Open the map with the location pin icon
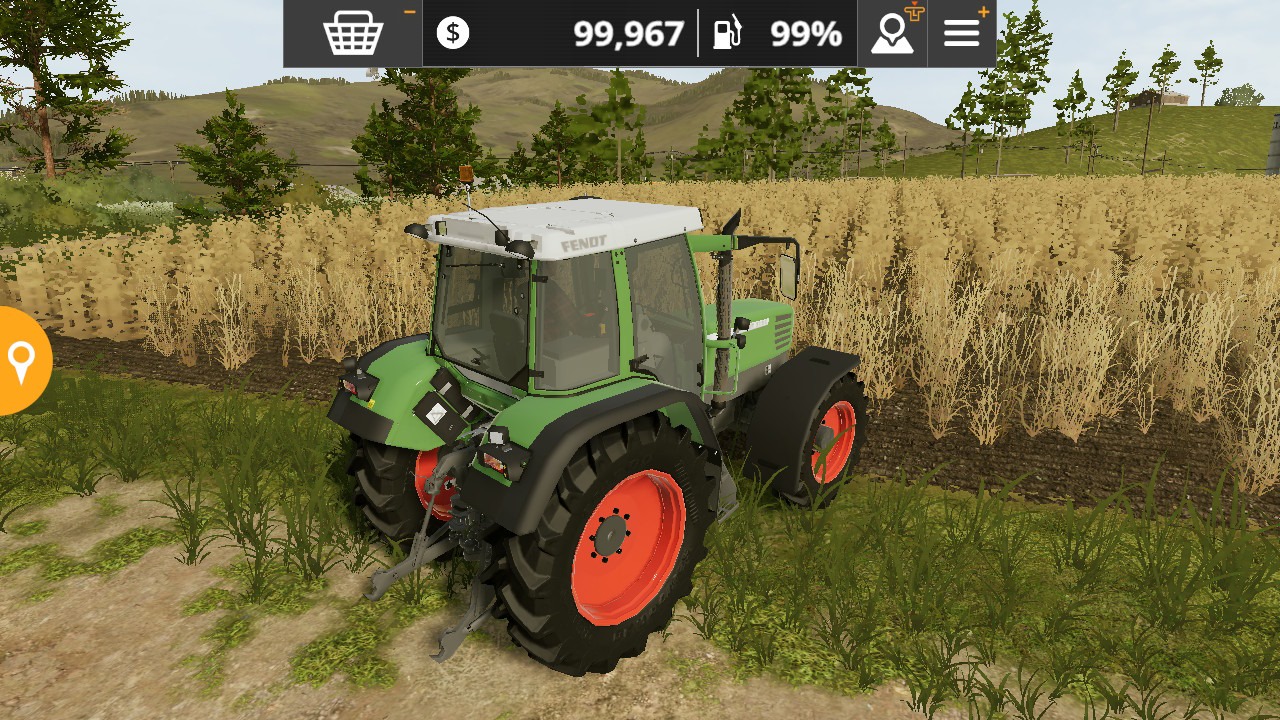This screenshot has height=720, width=1280. pyautogui.click(x=892, y=34)
